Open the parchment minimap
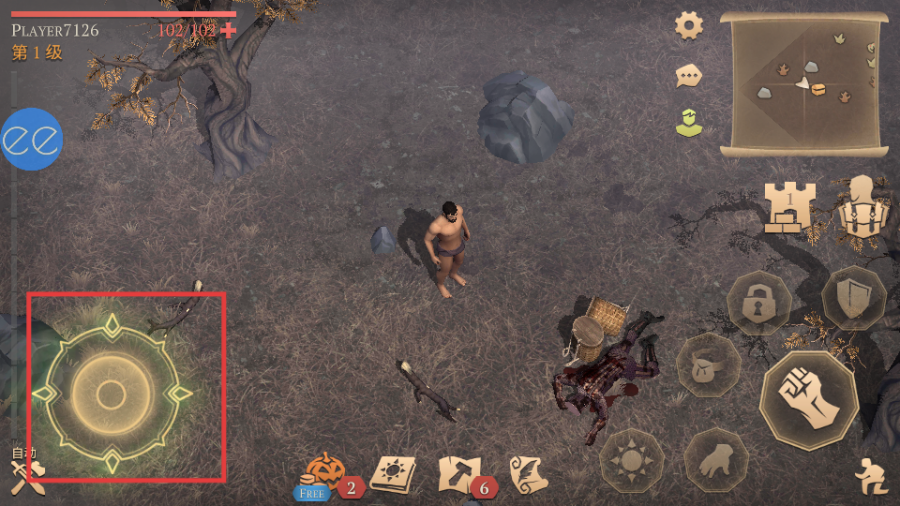Screen dimensions: 900x506 click(x=804, y=84)
